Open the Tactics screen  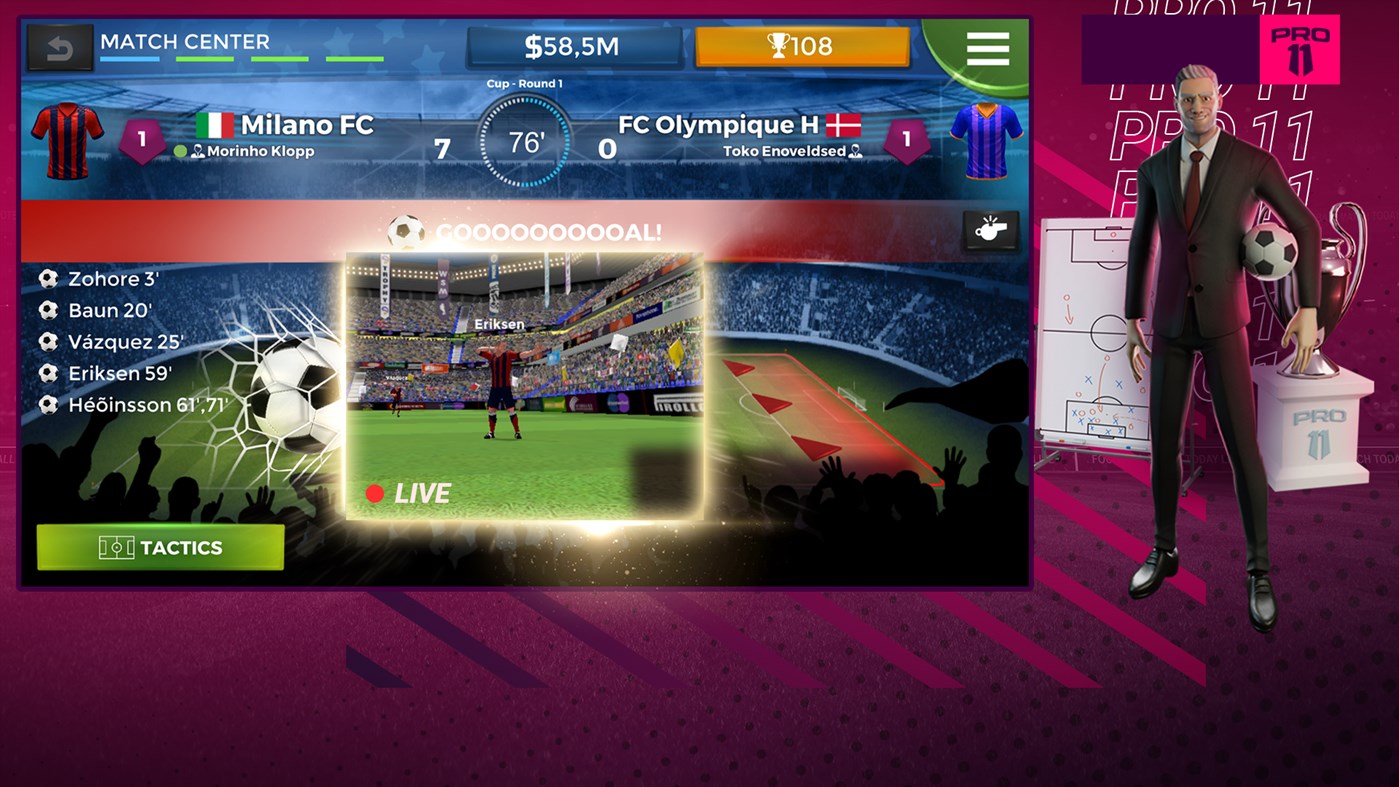click(160, 547)
